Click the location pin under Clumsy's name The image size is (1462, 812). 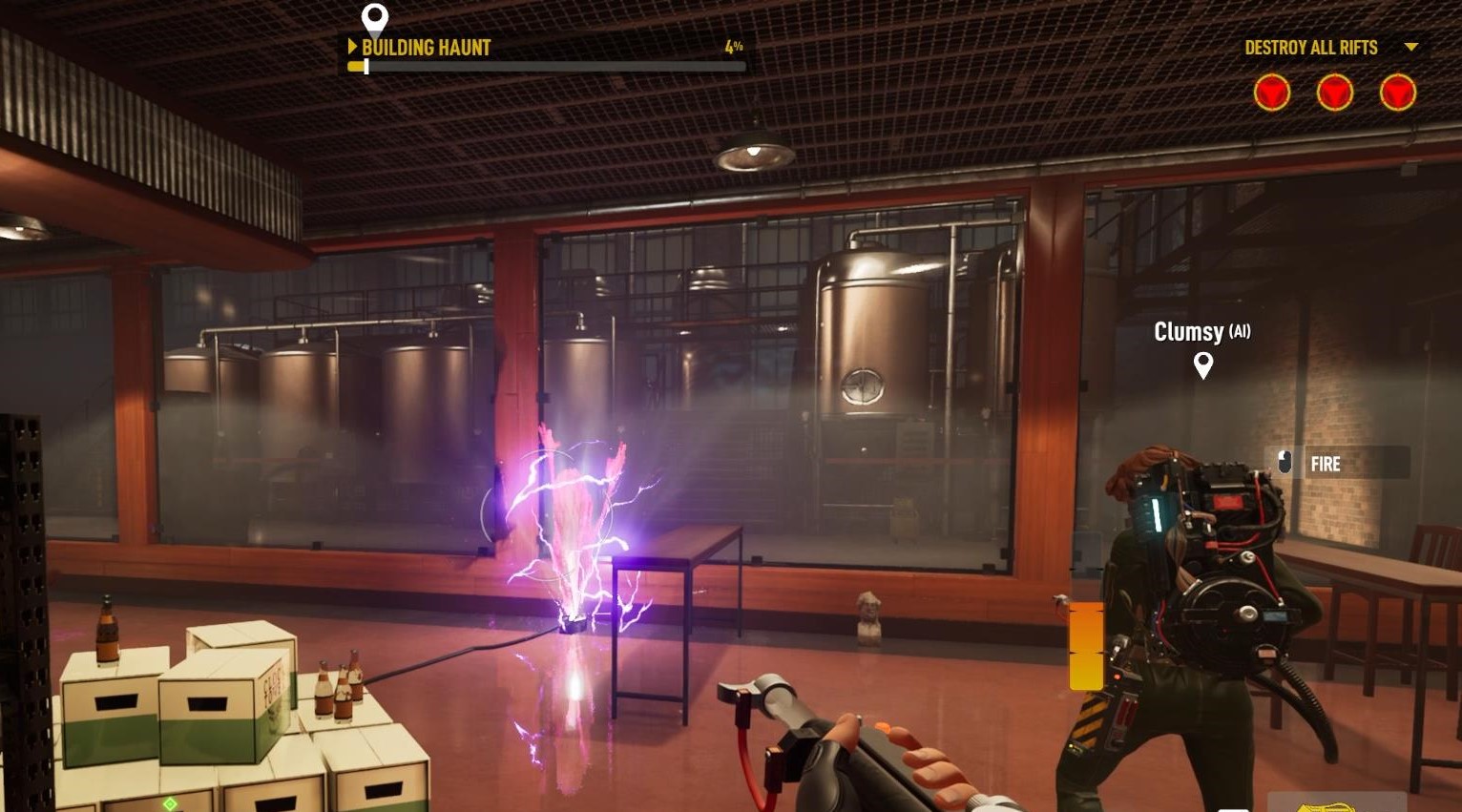coord(1203,364)
